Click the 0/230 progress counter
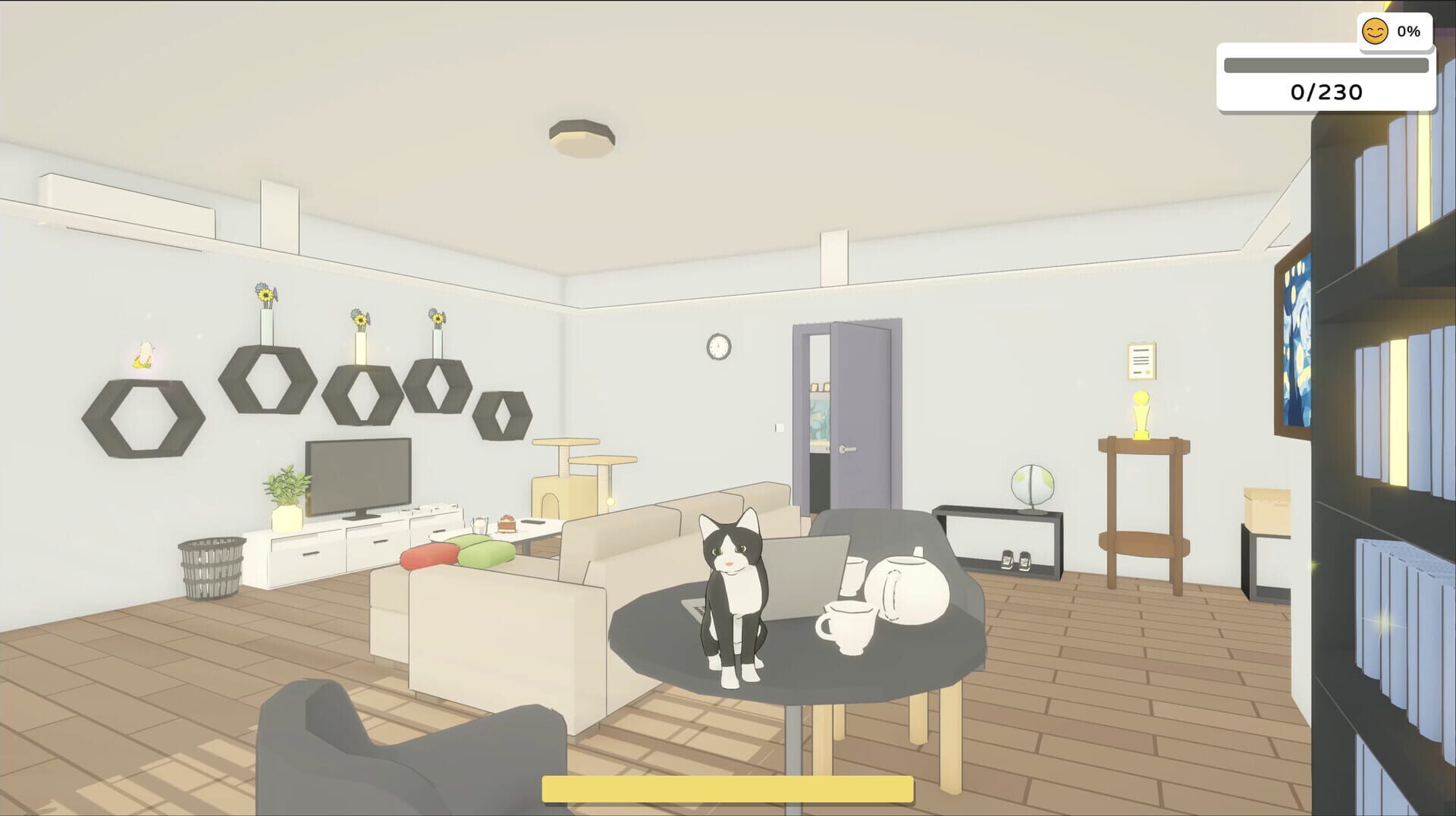 [x=1326, y=93]
